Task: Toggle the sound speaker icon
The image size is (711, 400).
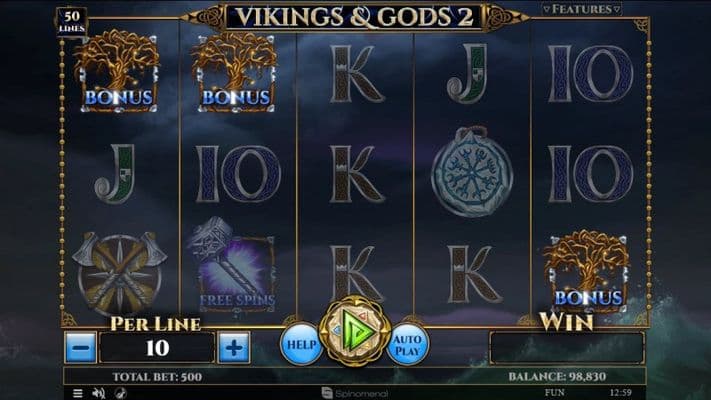Action: [x=98, y=393]
